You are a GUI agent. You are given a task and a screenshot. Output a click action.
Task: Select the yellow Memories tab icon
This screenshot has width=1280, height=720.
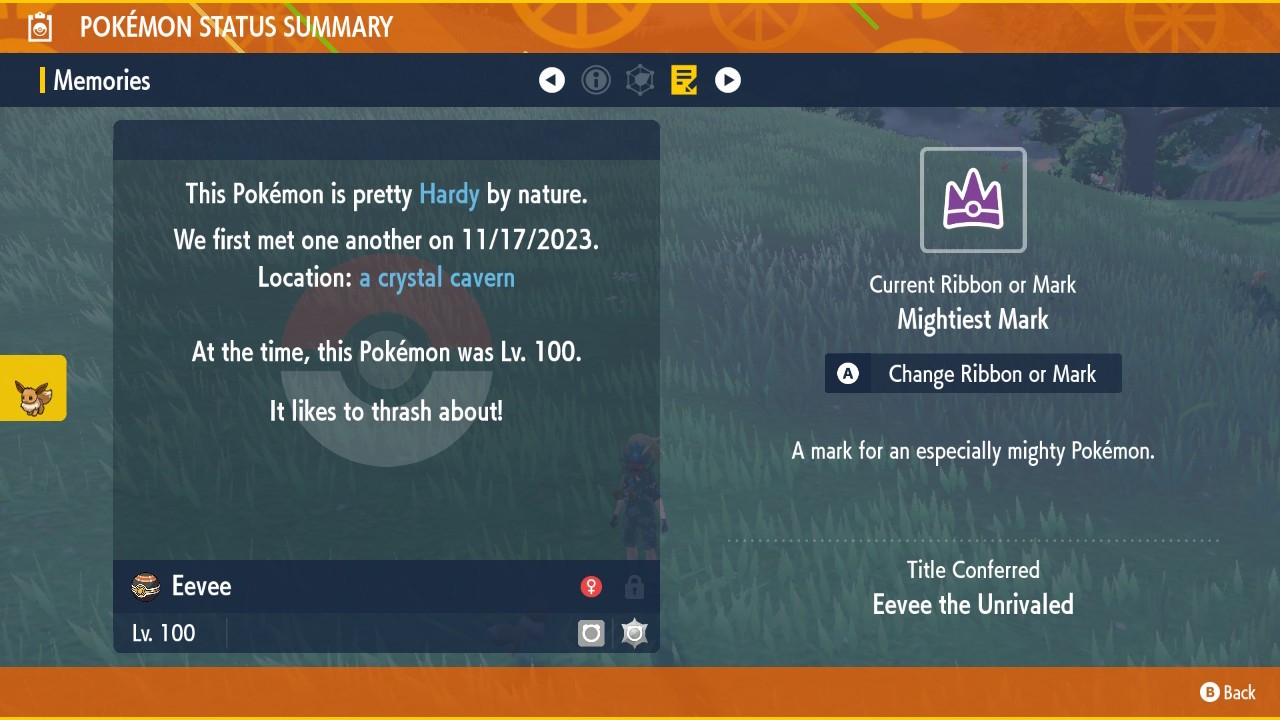tap(684, 80)
